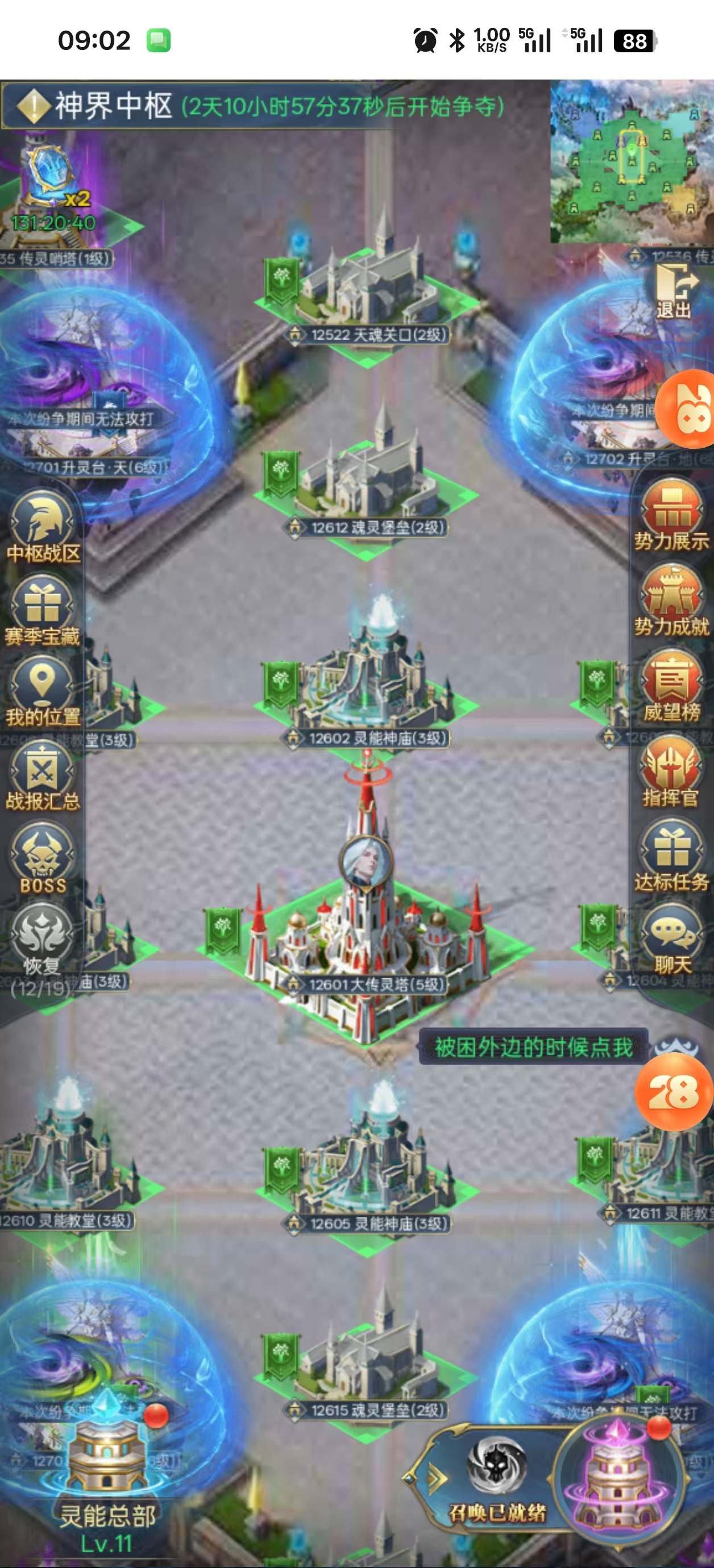Screen dimensions: 714x1568
Task: Open the 指挥官 commander panel
Action: tap(671, 769)
